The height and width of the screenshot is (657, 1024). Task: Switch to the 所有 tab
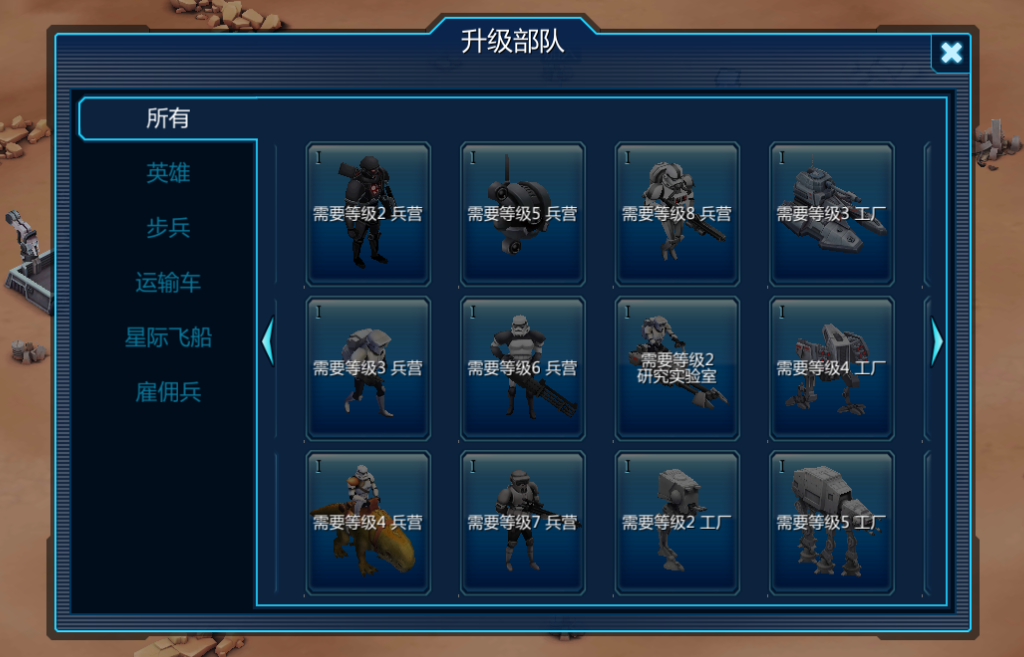pyautogui.click(x=168, y=119)
